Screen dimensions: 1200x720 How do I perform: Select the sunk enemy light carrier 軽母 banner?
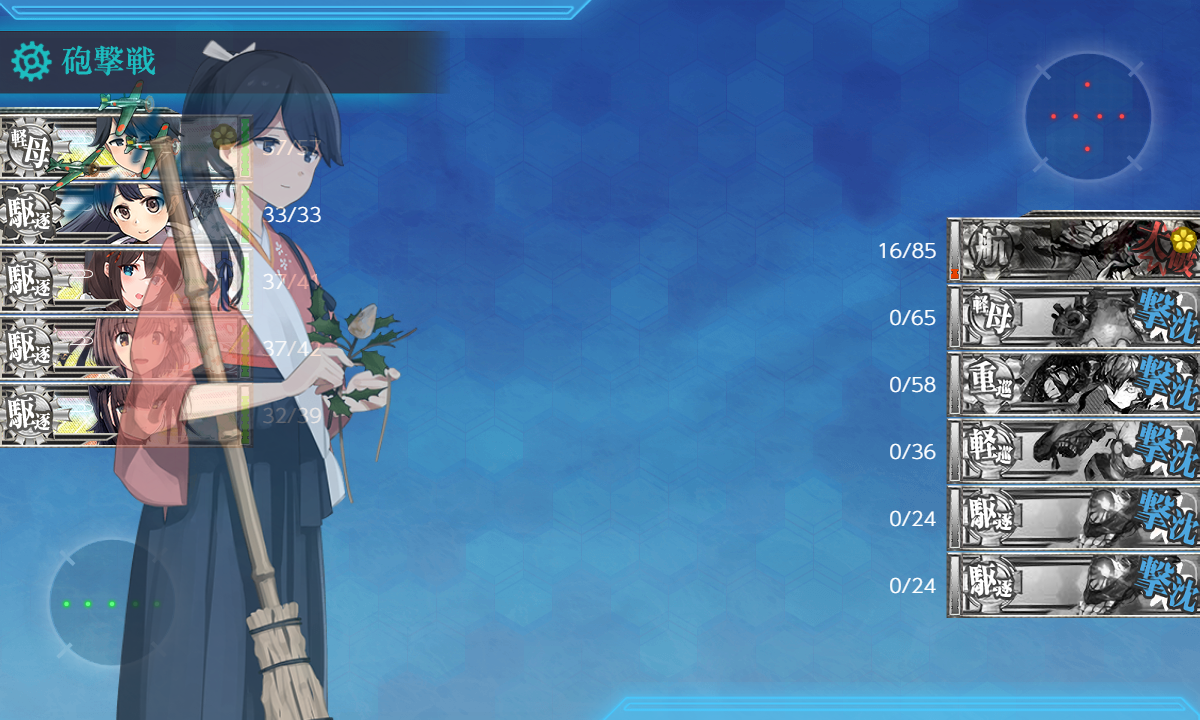coord(1075,318)
